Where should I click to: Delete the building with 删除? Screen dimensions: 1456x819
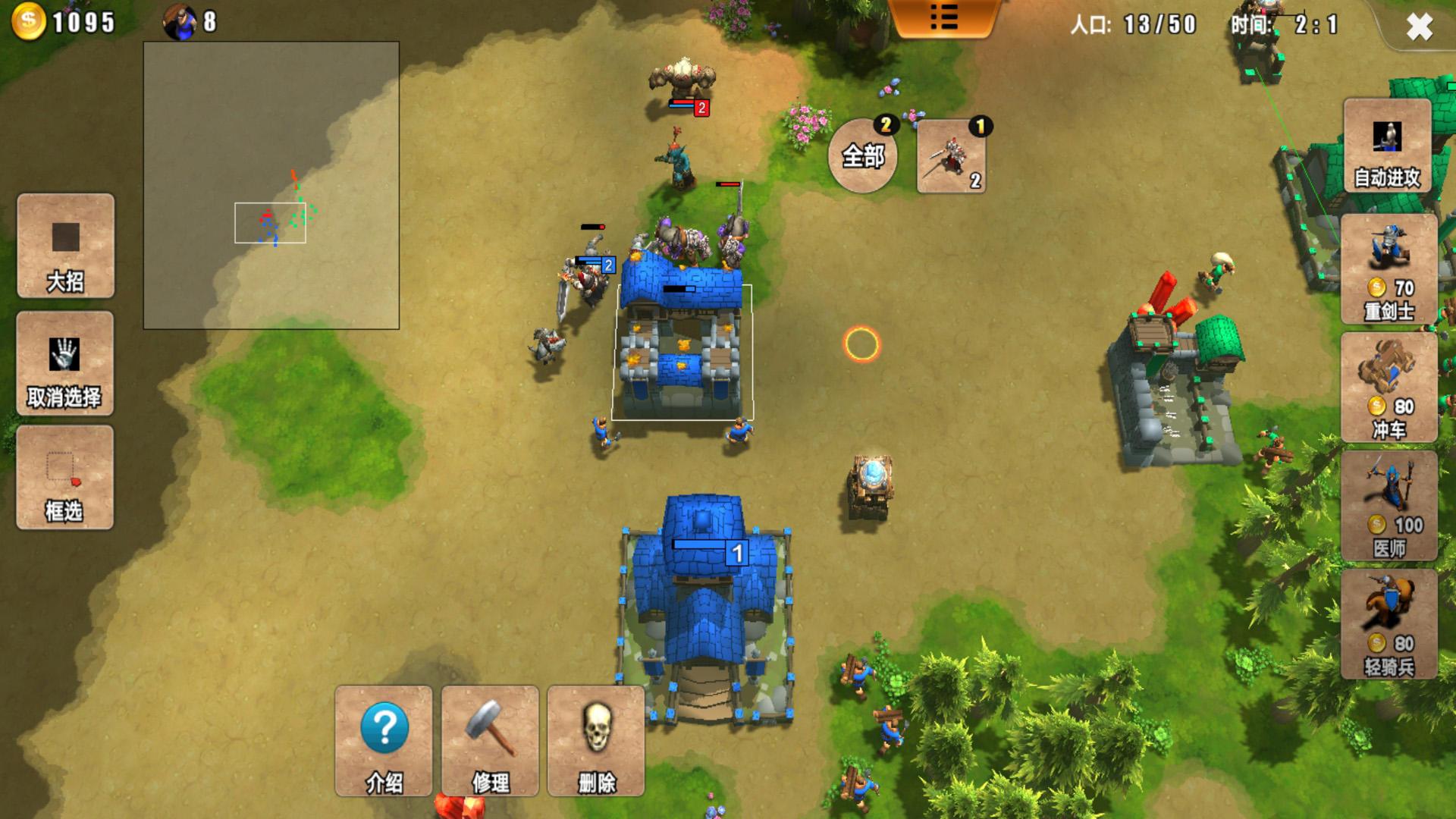click(596, 741)
